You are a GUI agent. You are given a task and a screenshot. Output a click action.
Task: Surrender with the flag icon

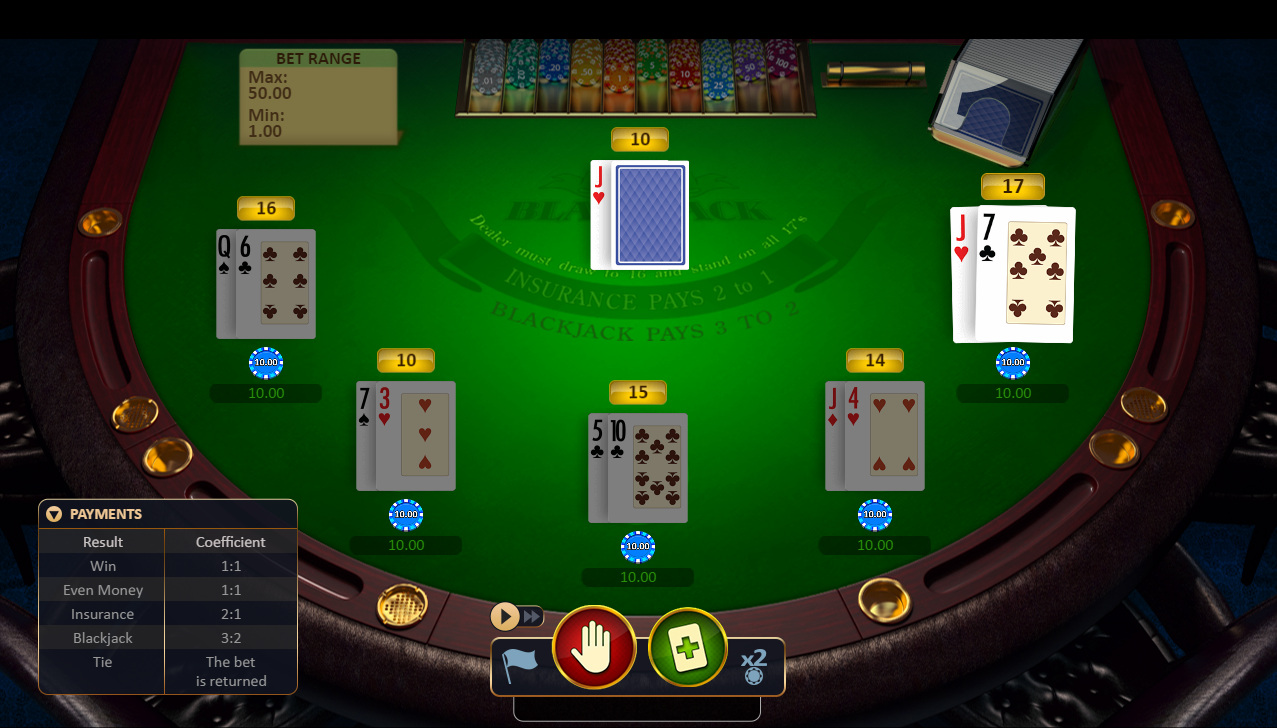pyautogui.click(x=520, y=665)
